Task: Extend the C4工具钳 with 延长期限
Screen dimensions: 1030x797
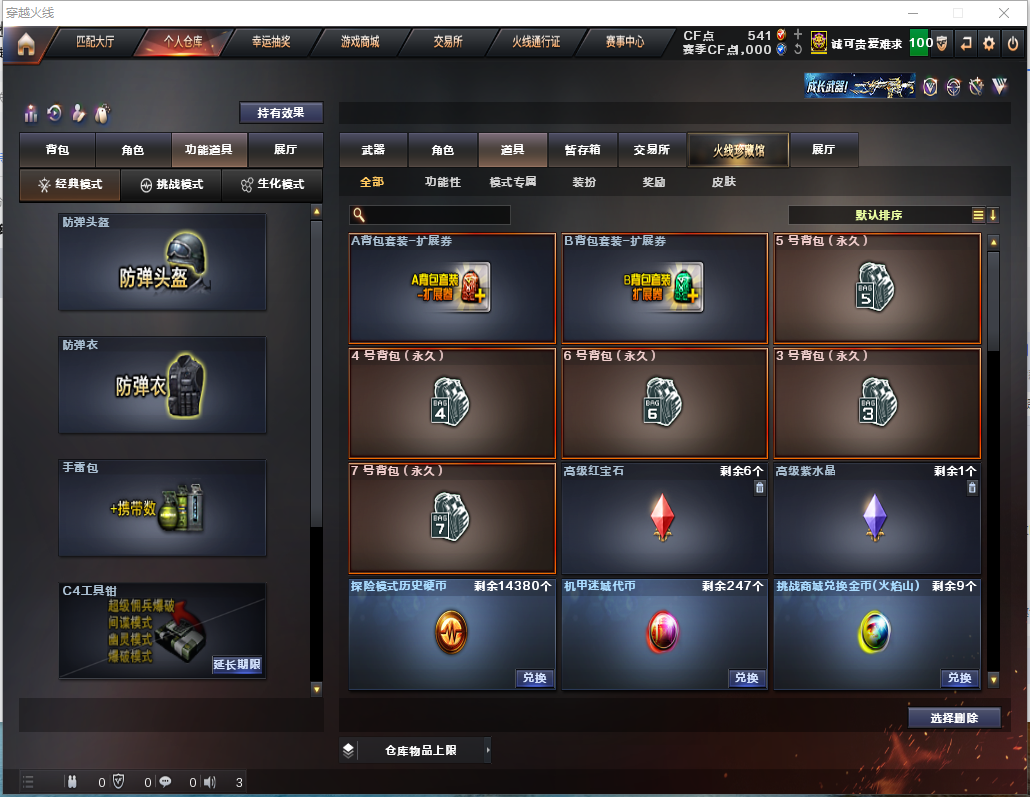Action: pos(237,664)
